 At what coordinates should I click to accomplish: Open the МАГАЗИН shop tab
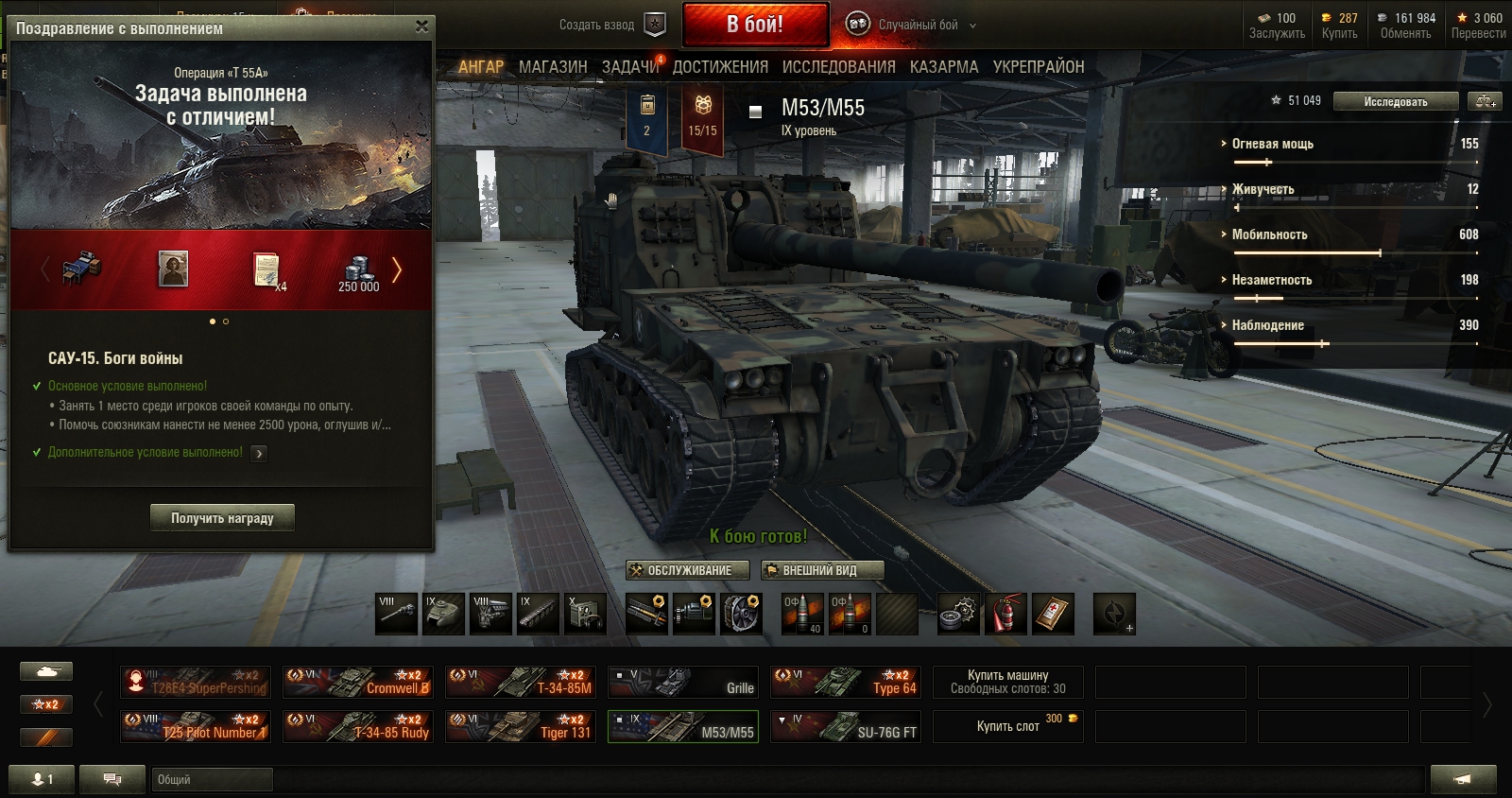pos(553,67)
